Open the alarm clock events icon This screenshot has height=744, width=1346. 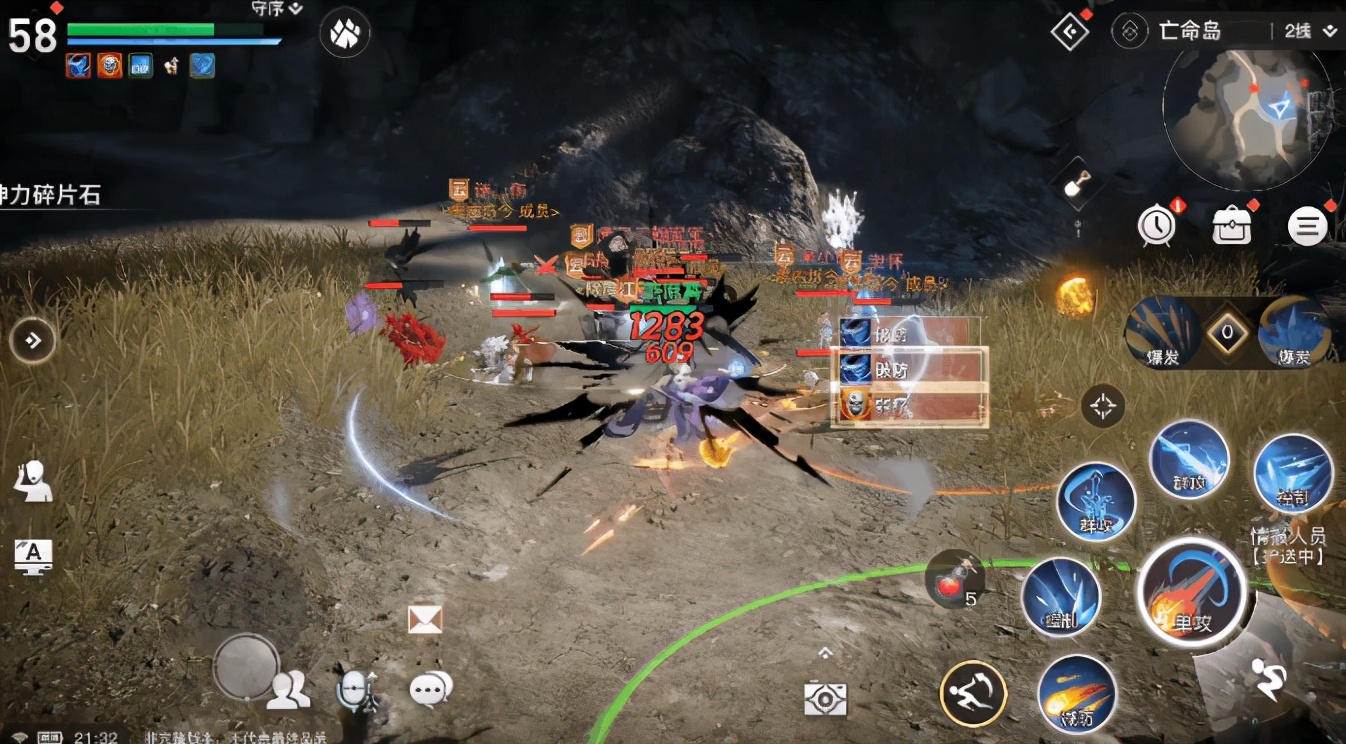click(1157, 226)
